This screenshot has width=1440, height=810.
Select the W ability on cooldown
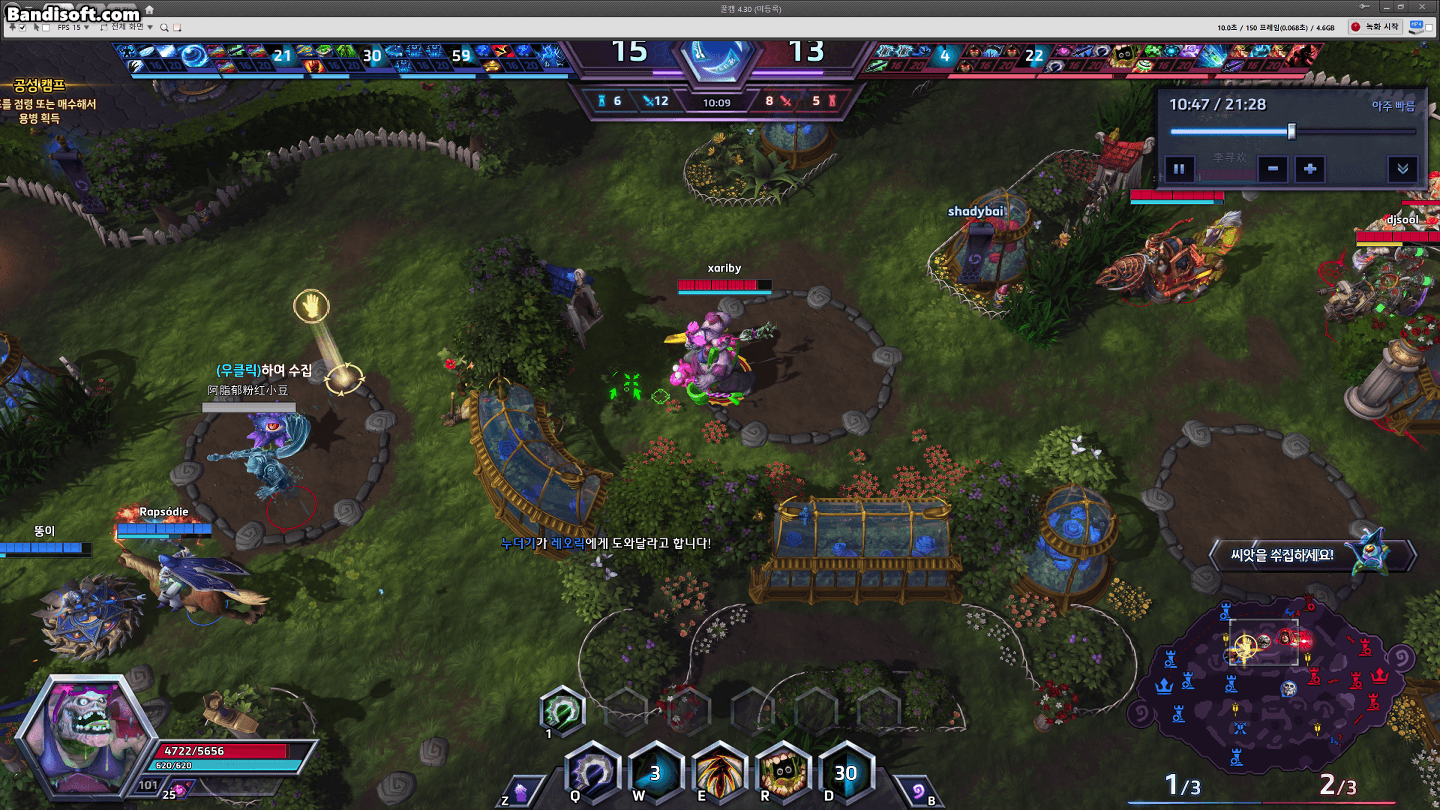pos(655,773)
